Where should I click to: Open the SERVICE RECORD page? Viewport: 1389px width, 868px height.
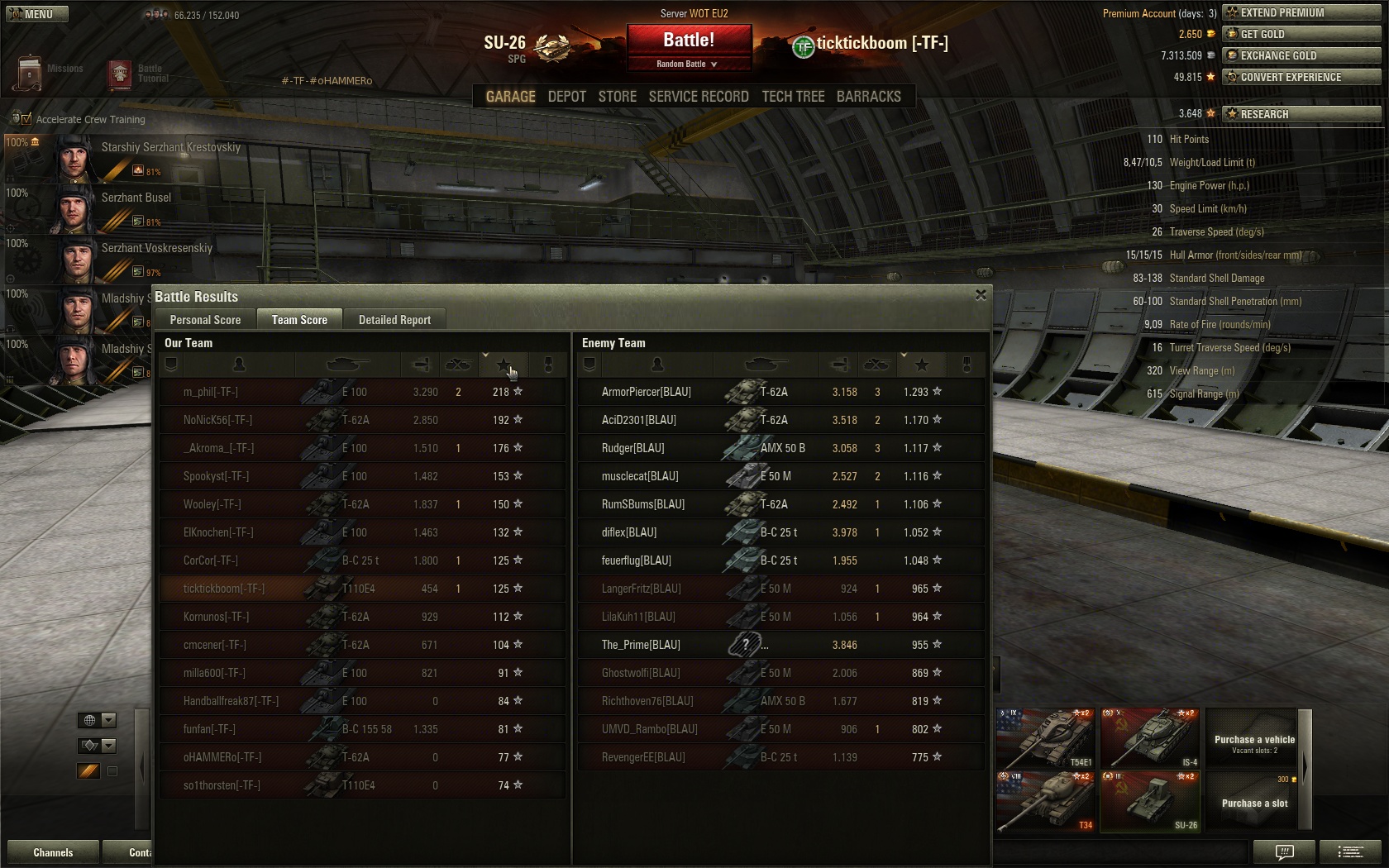pyautogui.click(x=698, y=97)
